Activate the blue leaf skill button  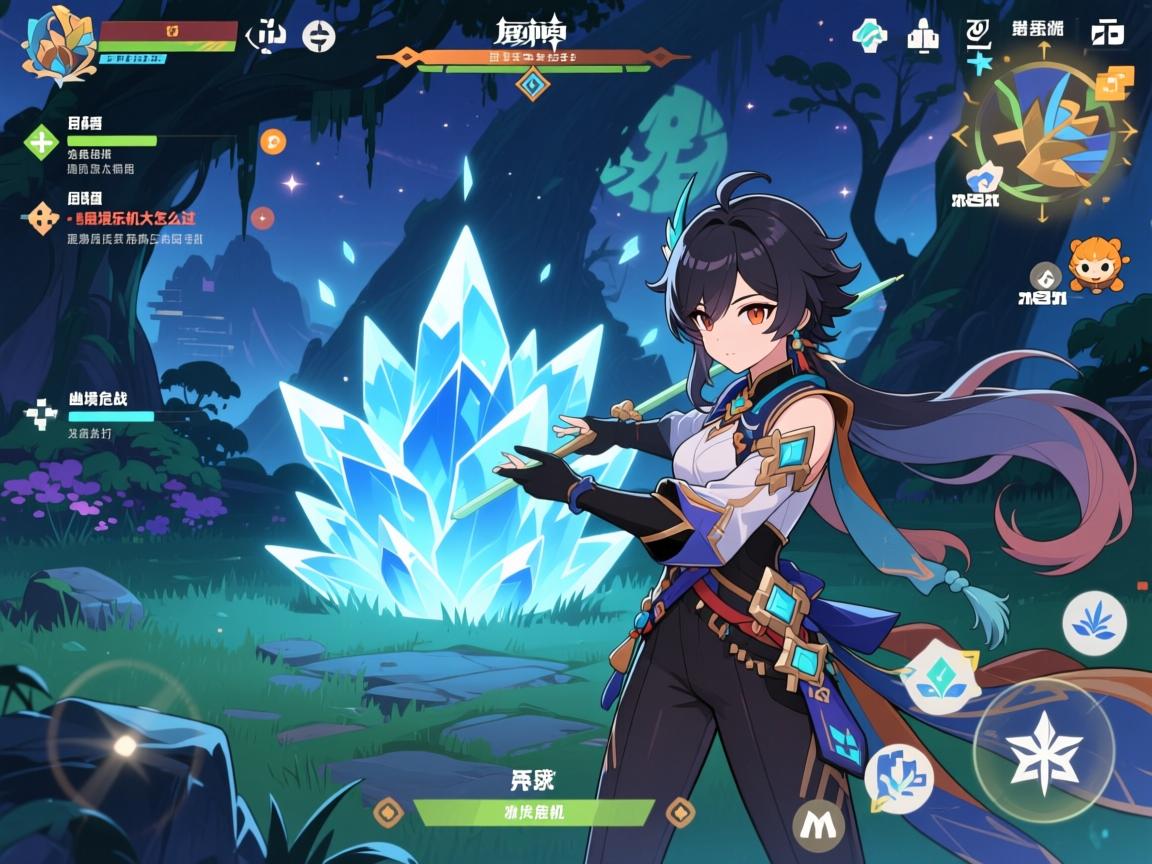pos(1094,623)
